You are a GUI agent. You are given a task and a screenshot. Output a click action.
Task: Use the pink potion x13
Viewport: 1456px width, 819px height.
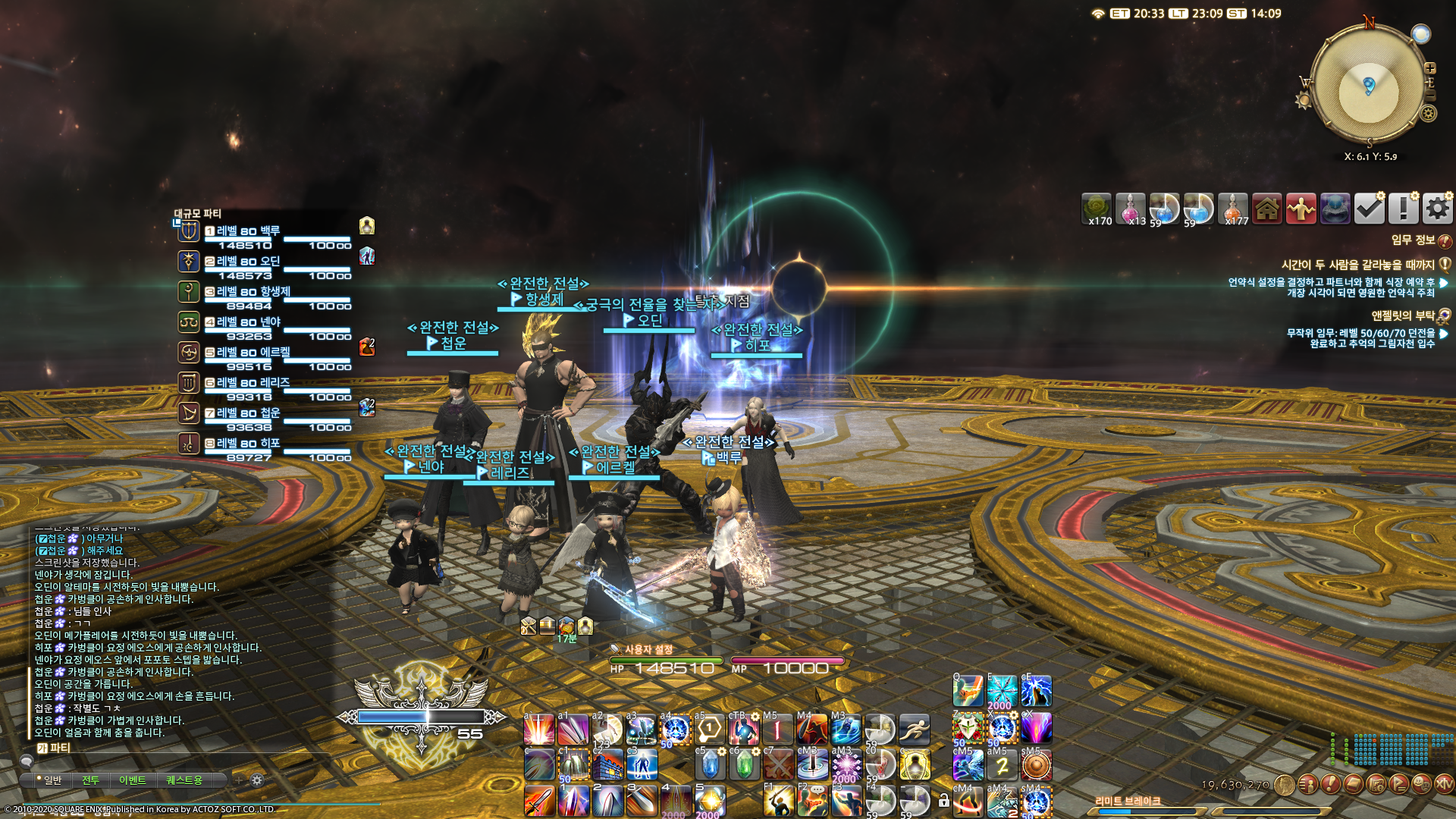[1131, 209]
